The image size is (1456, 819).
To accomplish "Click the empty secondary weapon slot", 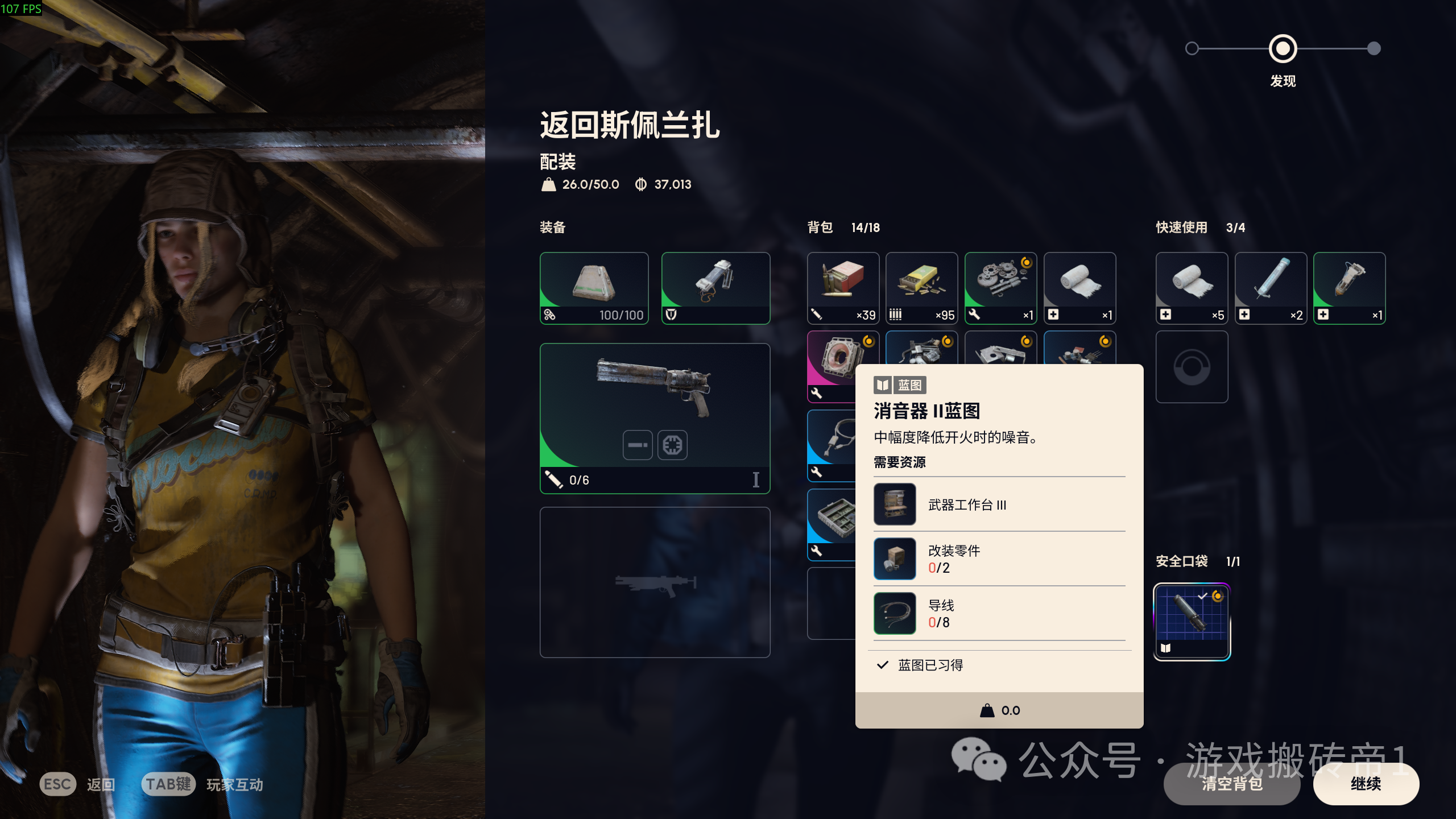I will [x=655, y=581].
